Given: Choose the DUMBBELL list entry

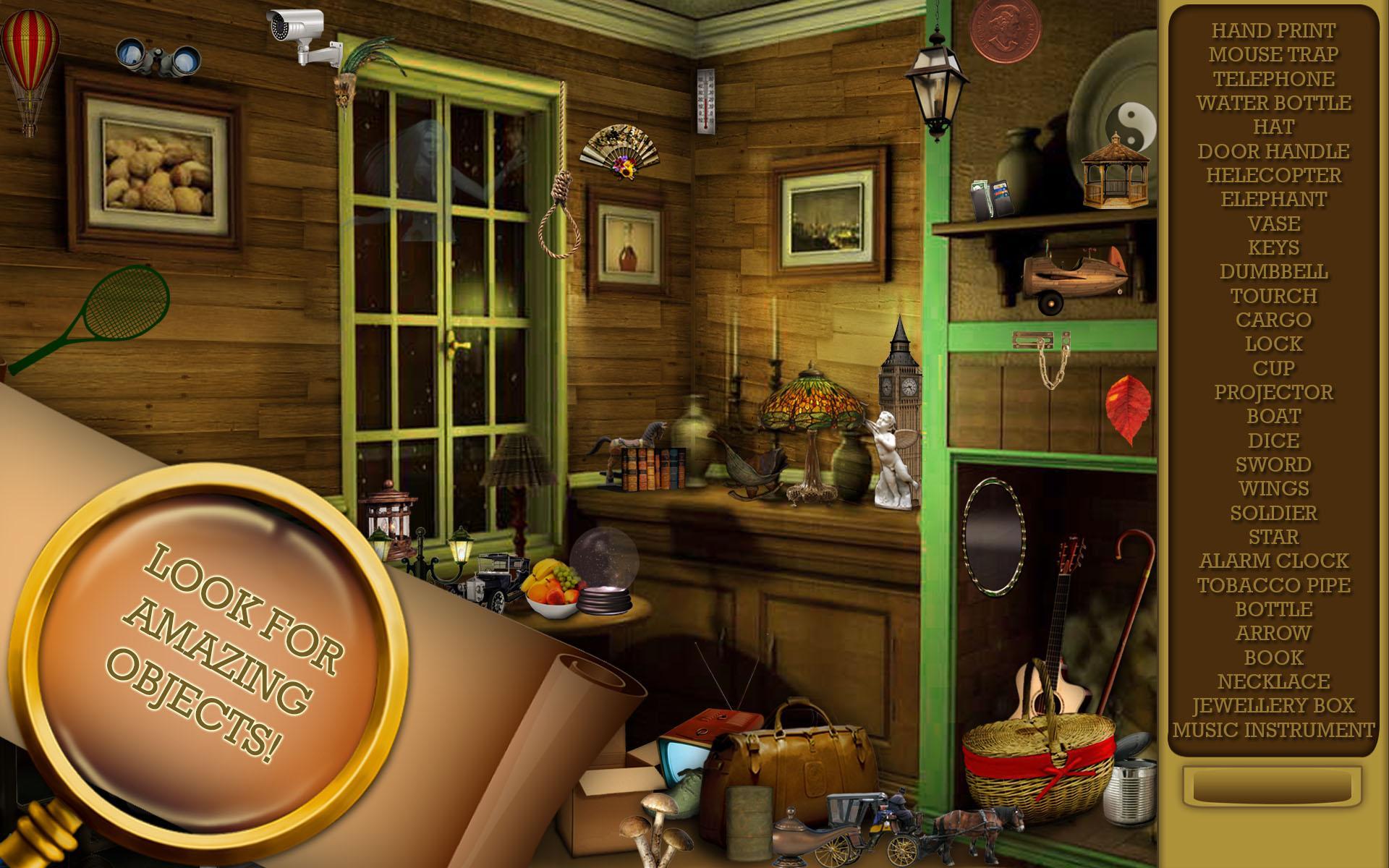Looking at the screenshot, I should coord(1273,271).
